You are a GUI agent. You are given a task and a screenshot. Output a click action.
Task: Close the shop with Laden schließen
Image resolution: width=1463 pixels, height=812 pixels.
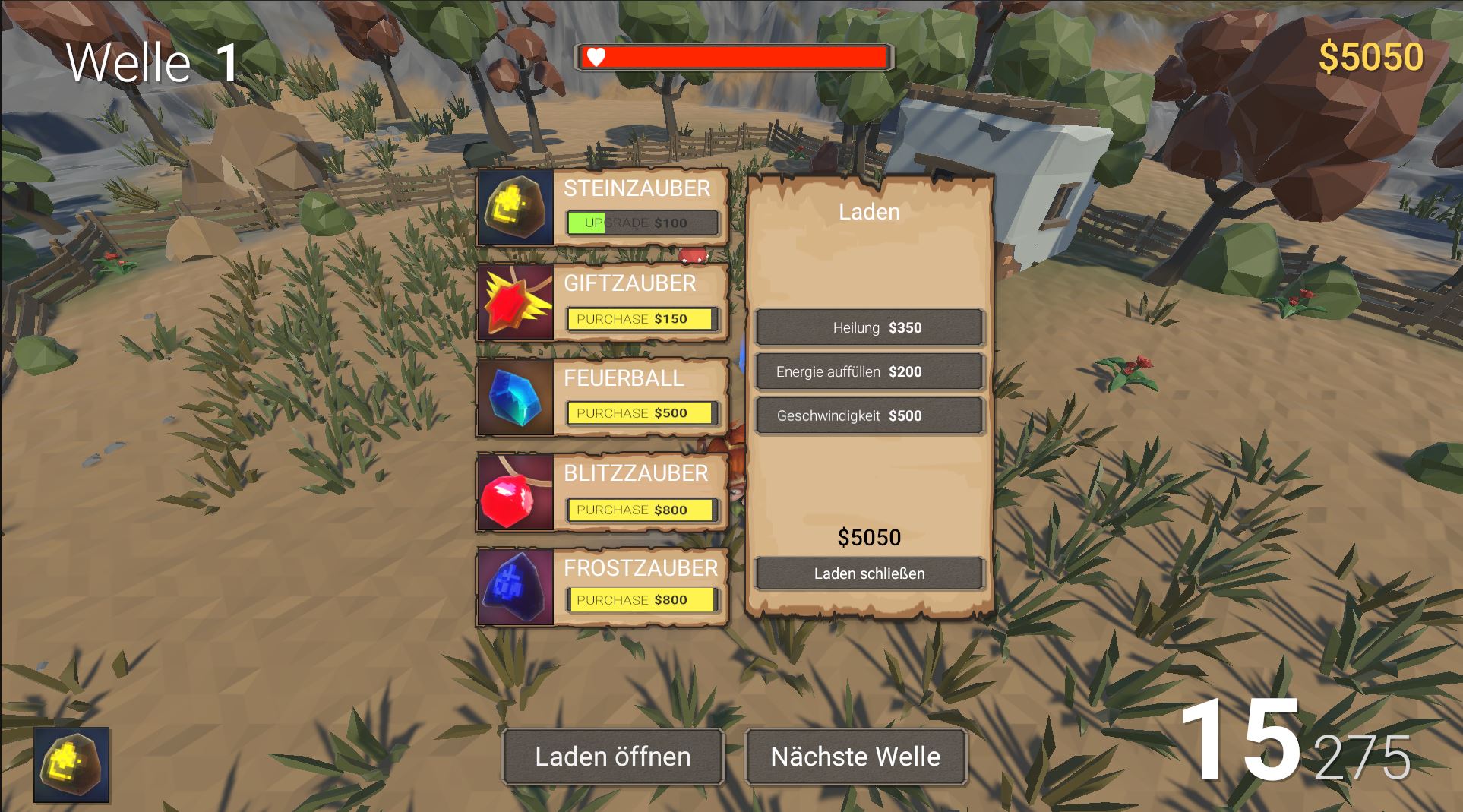point(869,573)
